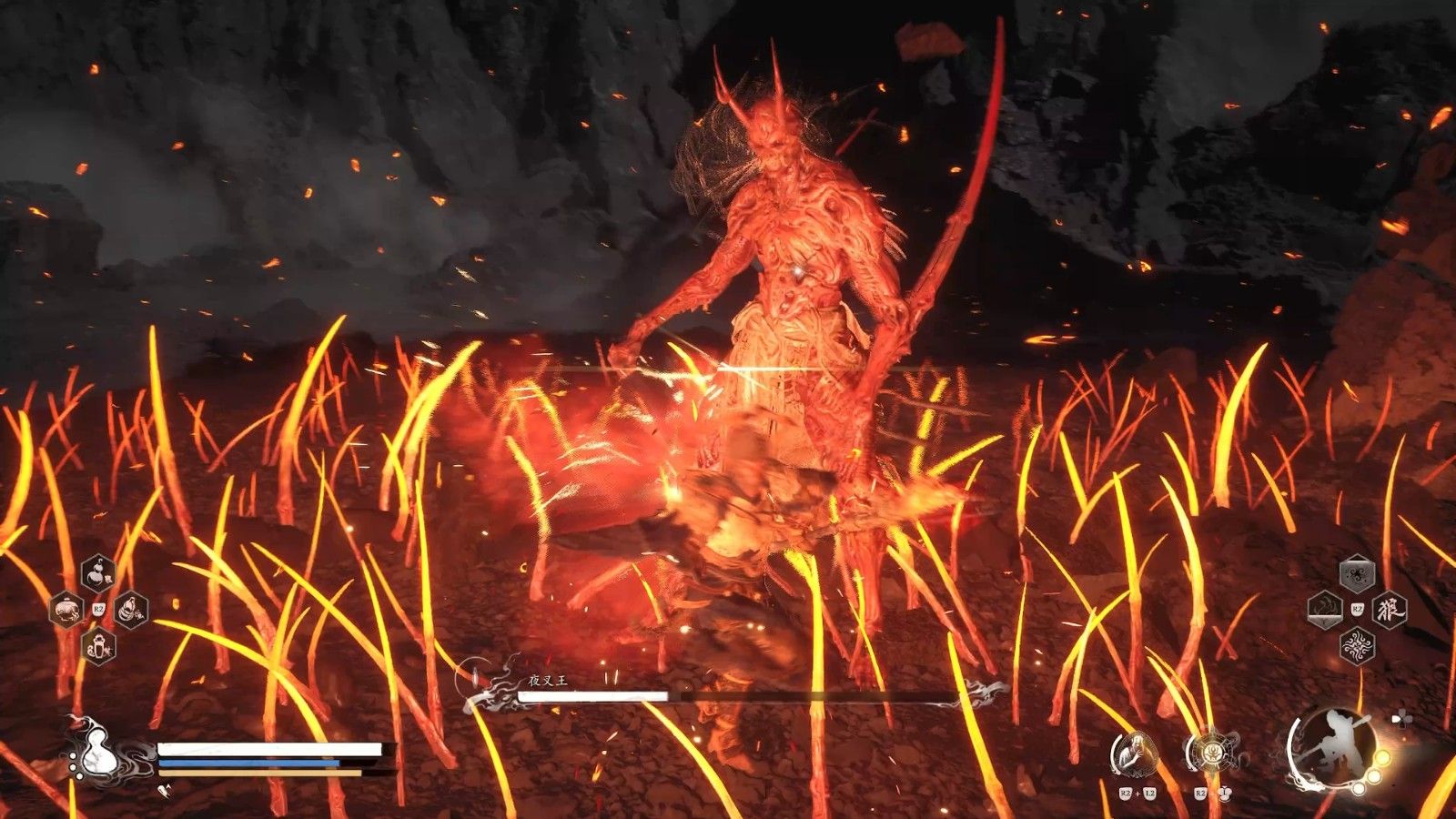
Task: Use the ornate bottle quick item
Action: [97, 646]
